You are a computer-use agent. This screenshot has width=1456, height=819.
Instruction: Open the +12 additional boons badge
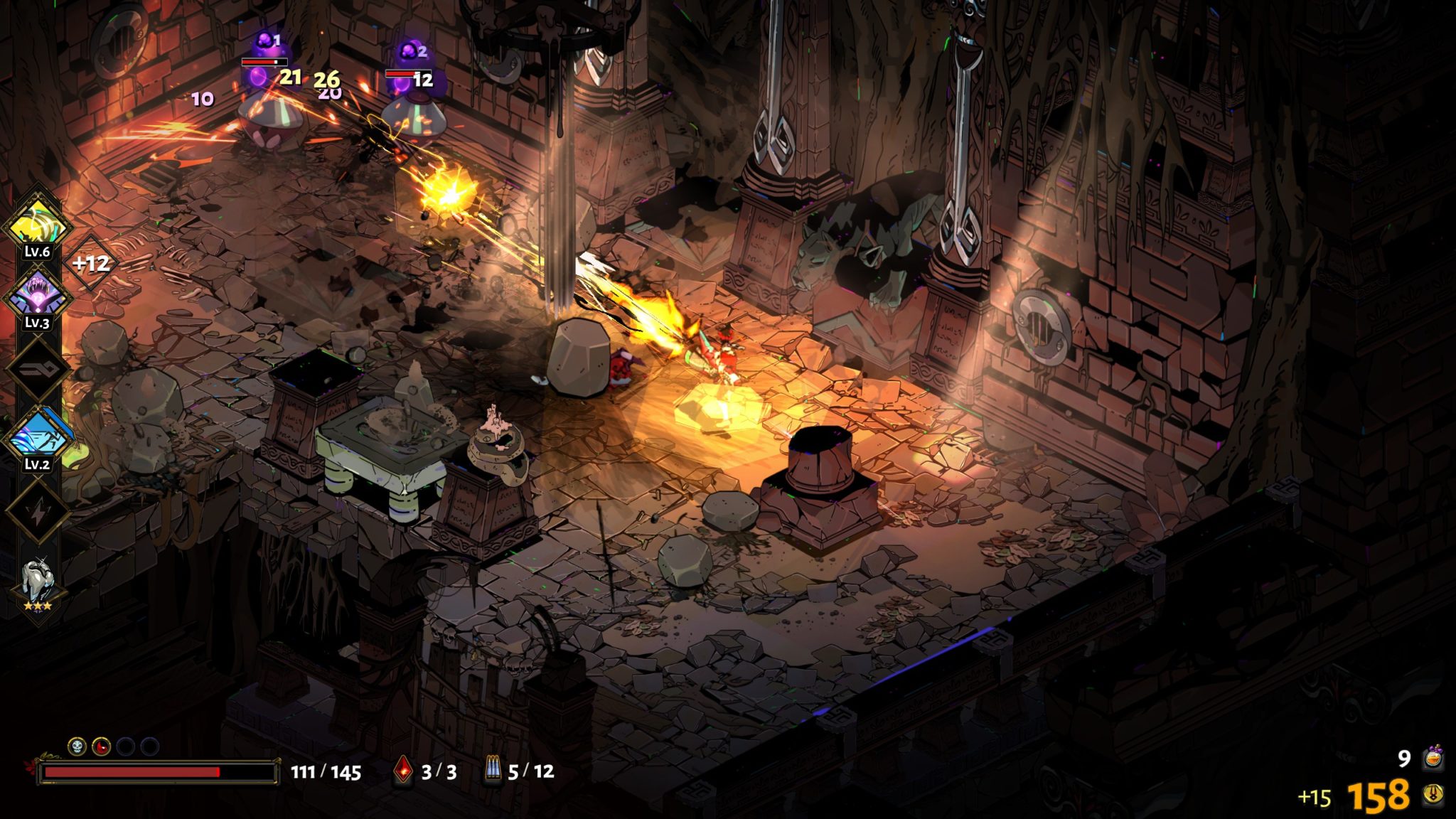(91, 264)
